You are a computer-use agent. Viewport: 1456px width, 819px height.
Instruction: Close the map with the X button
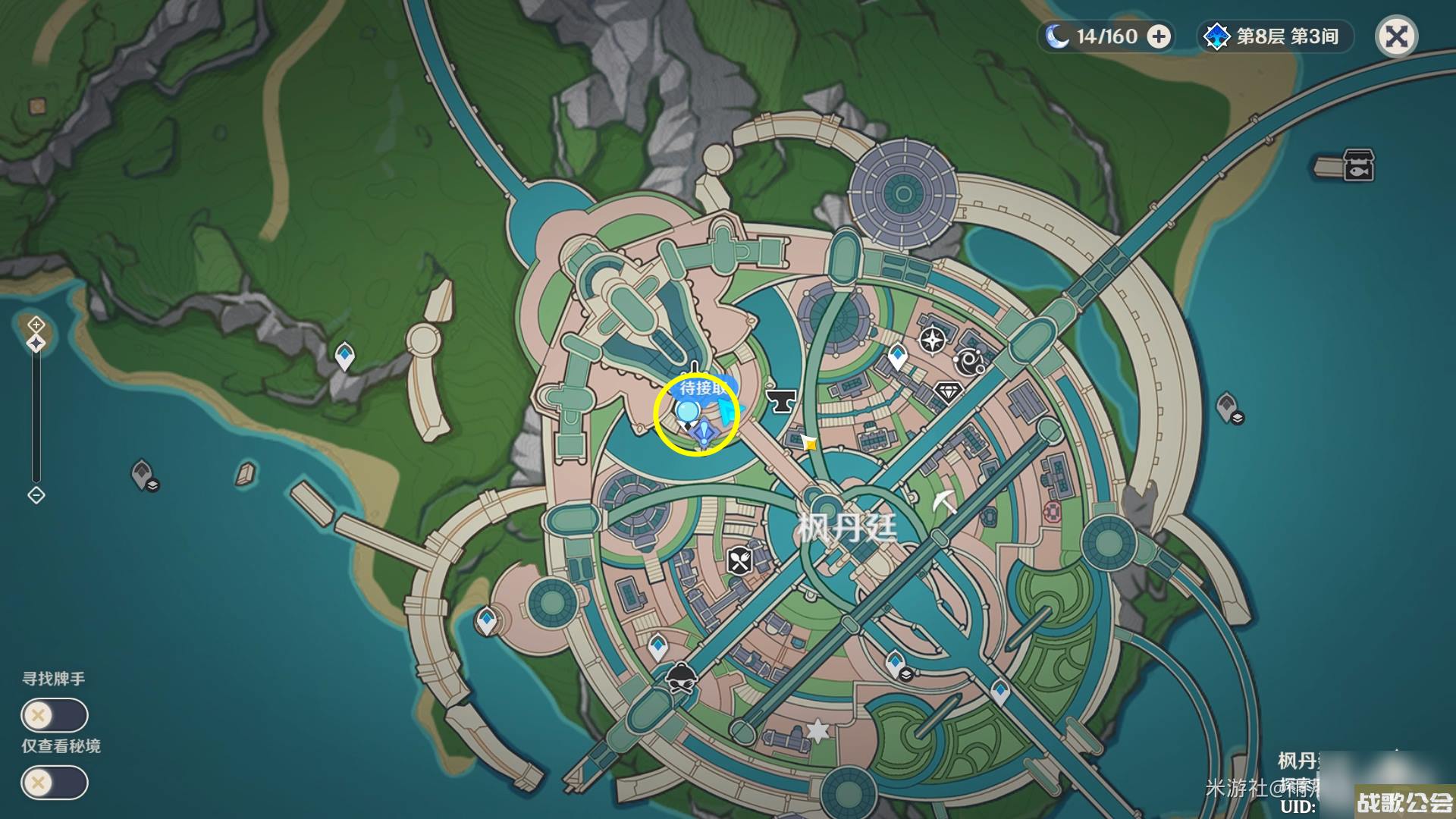tap(1396, 36)
